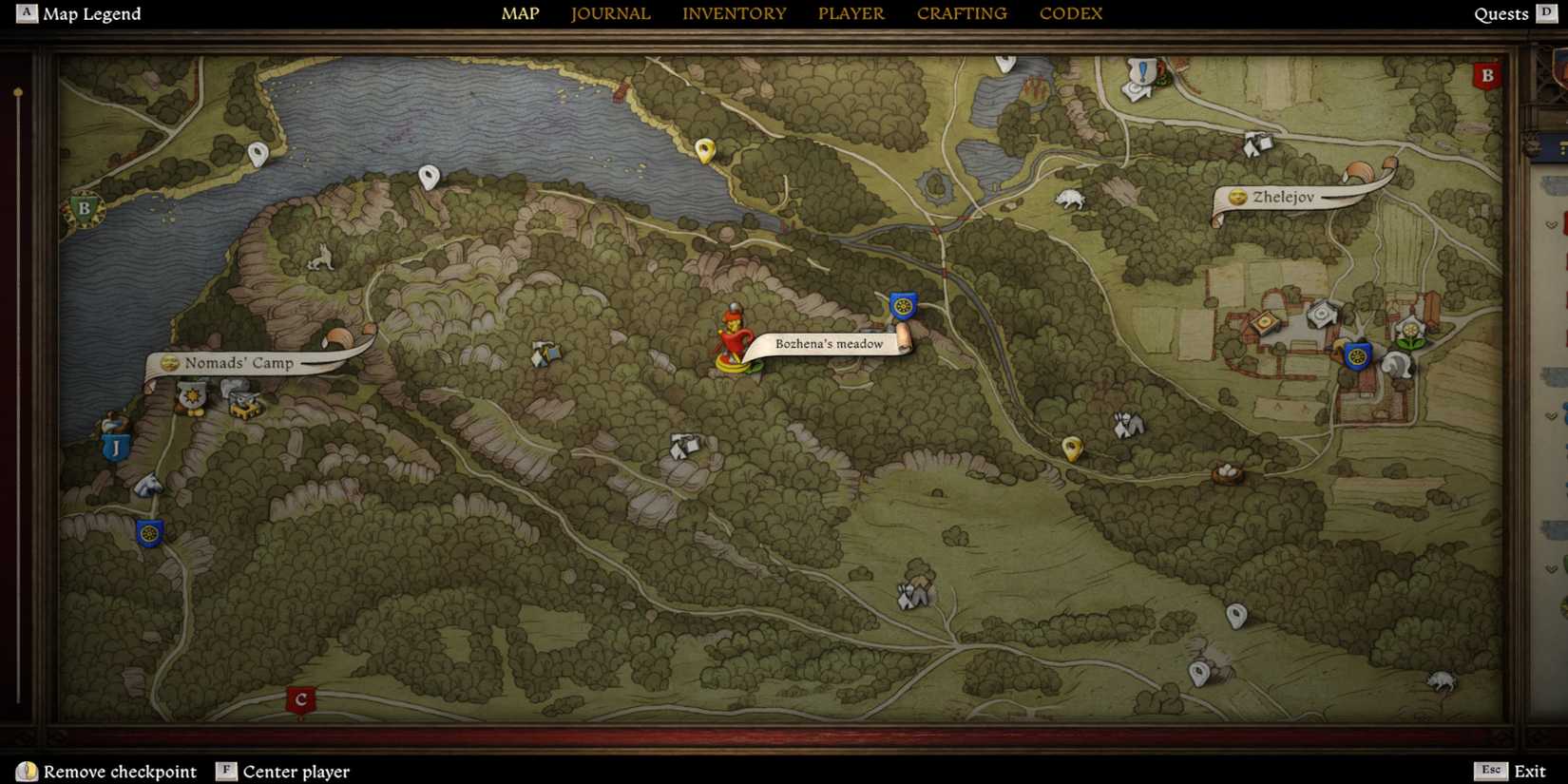Select the red C marker at the bottom
The height and width of the screenshot is (784, 1568).
300,699
